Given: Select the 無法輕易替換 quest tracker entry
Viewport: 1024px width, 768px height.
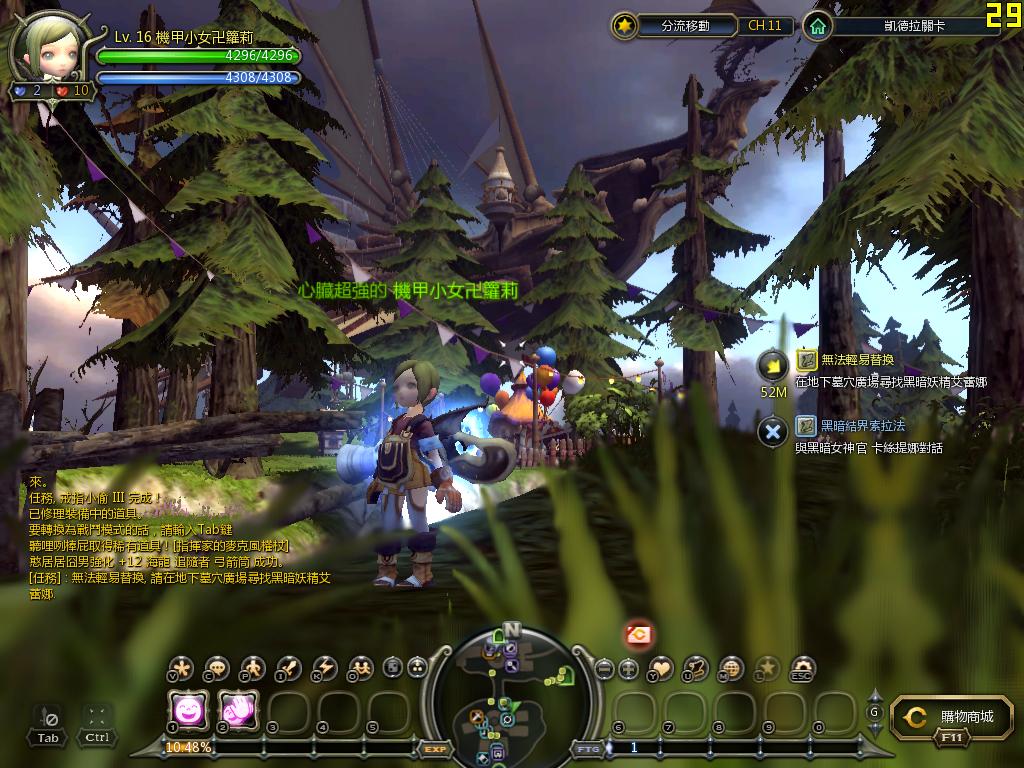Looking at the screenshot, I should [857, 359].
